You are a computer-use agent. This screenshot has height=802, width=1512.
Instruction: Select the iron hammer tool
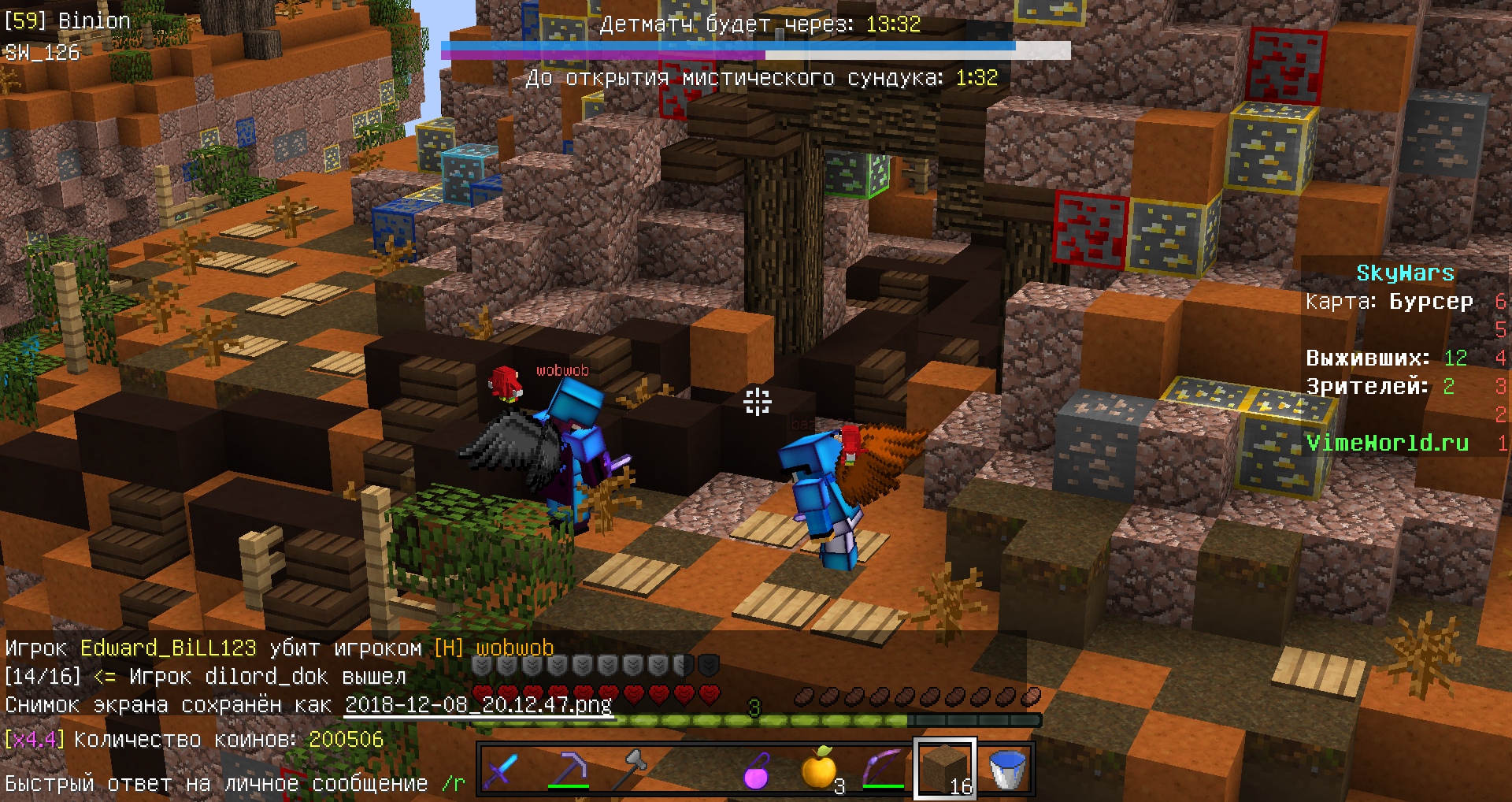pos(634,768)
